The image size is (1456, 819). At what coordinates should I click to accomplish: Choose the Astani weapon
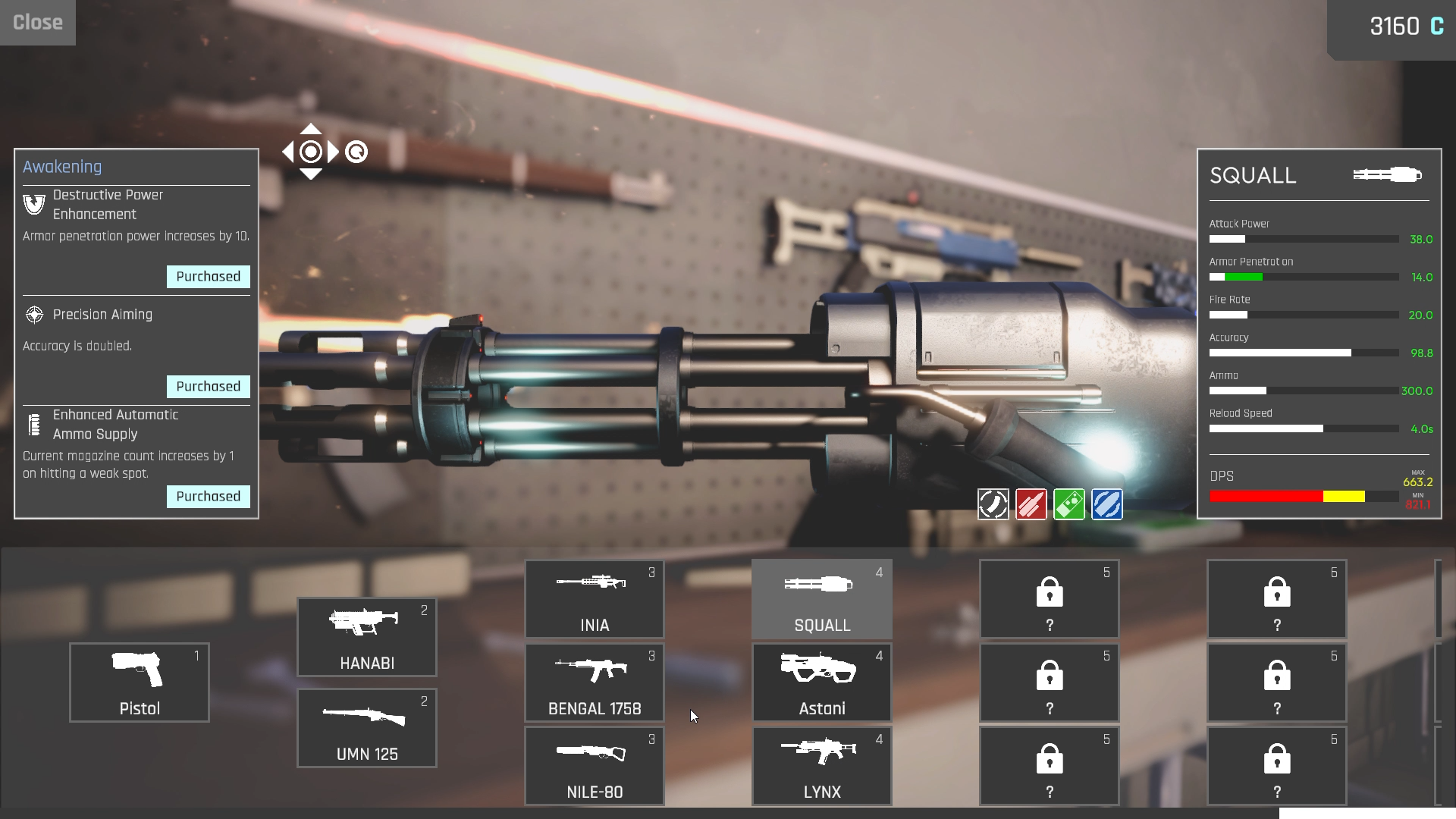click(822, 682)
